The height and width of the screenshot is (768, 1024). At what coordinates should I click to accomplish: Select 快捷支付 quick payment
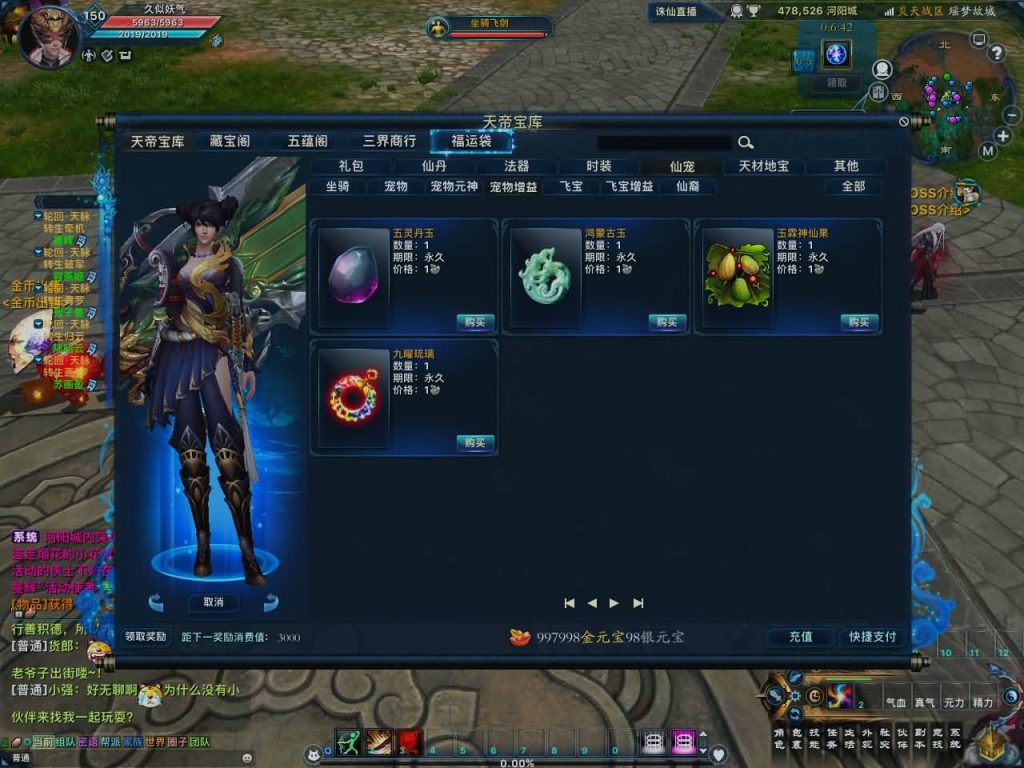872,637
